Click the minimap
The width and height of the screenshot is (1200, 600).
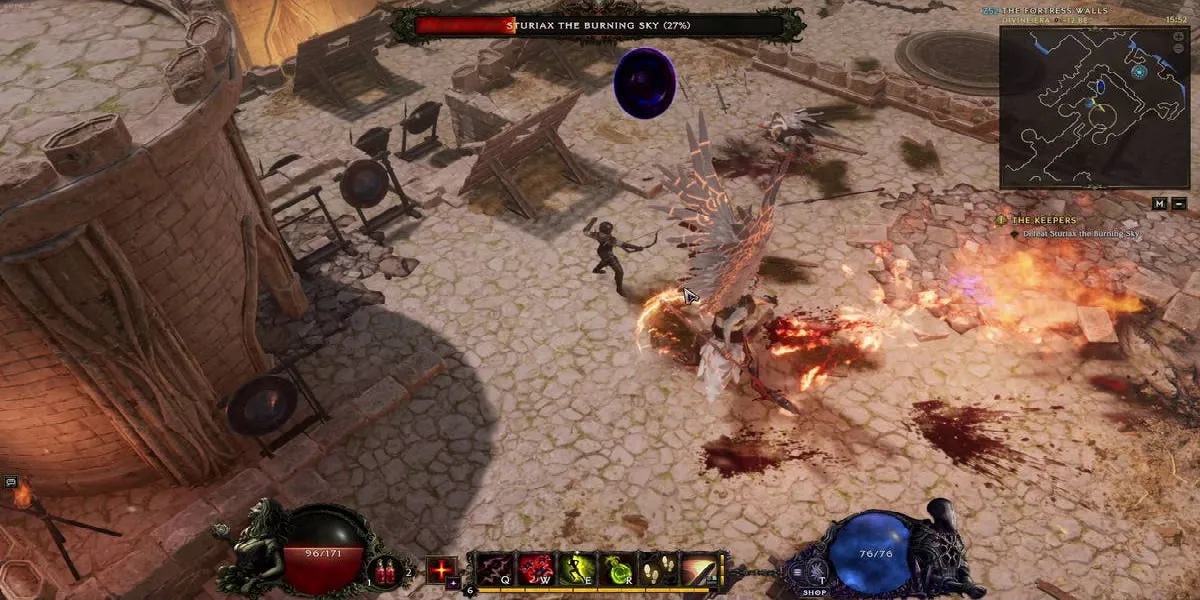1093,107
